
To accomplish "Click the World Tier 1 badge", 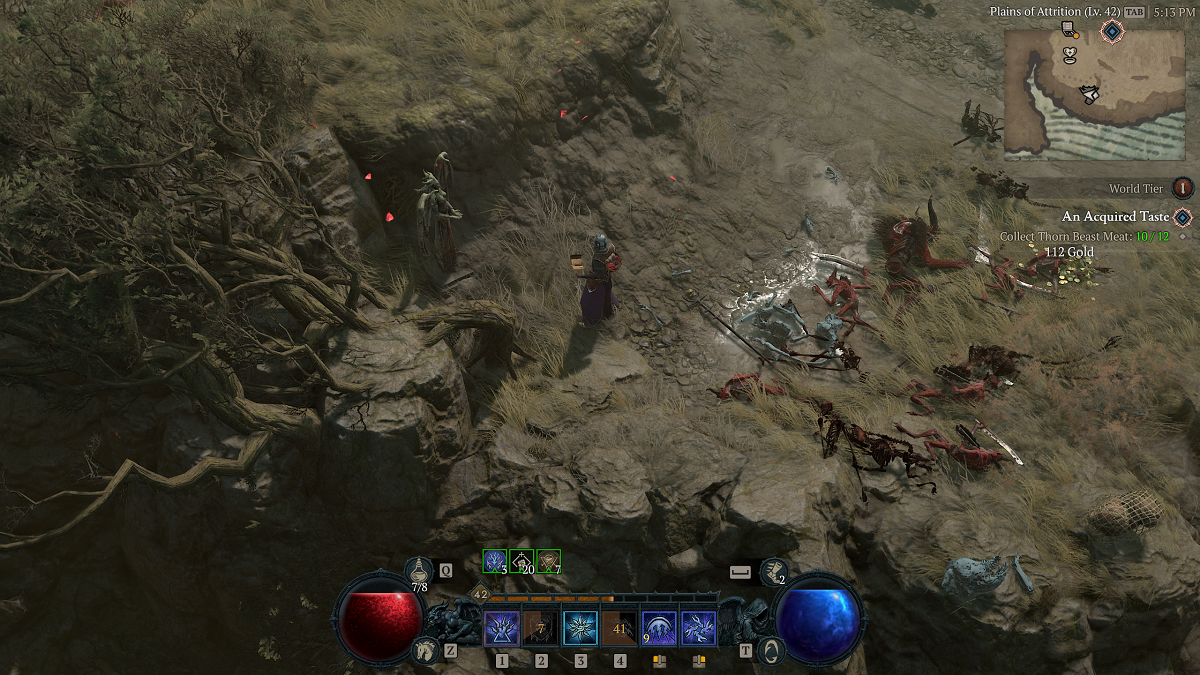I will pos(1183,188).
